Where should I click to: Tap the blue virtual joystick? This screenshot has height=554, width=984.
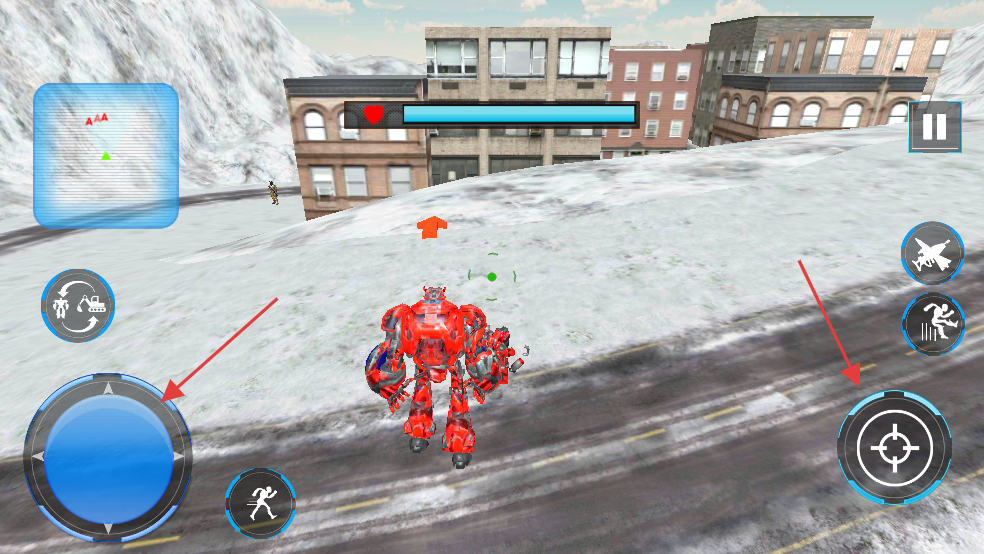point(107,457)
